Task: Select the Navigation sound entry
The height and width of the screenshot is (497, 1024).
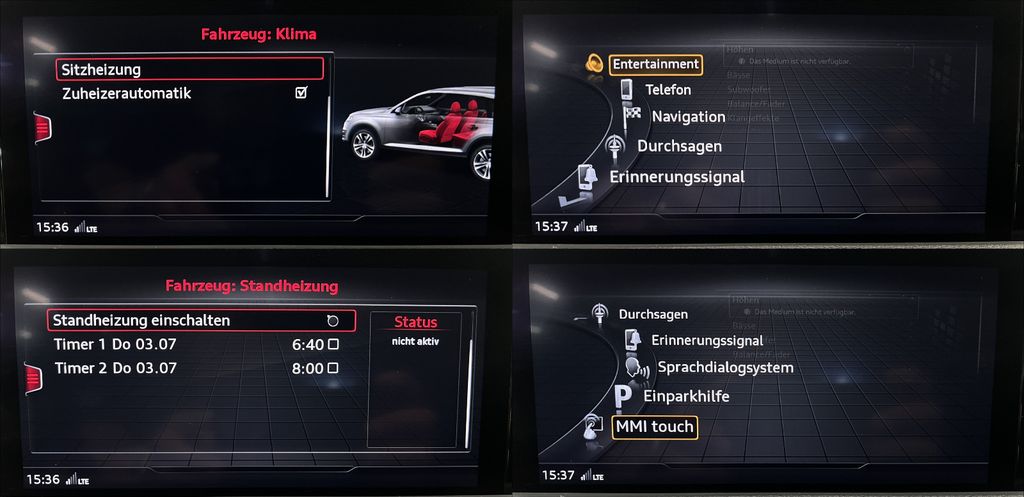Action: 688,117
